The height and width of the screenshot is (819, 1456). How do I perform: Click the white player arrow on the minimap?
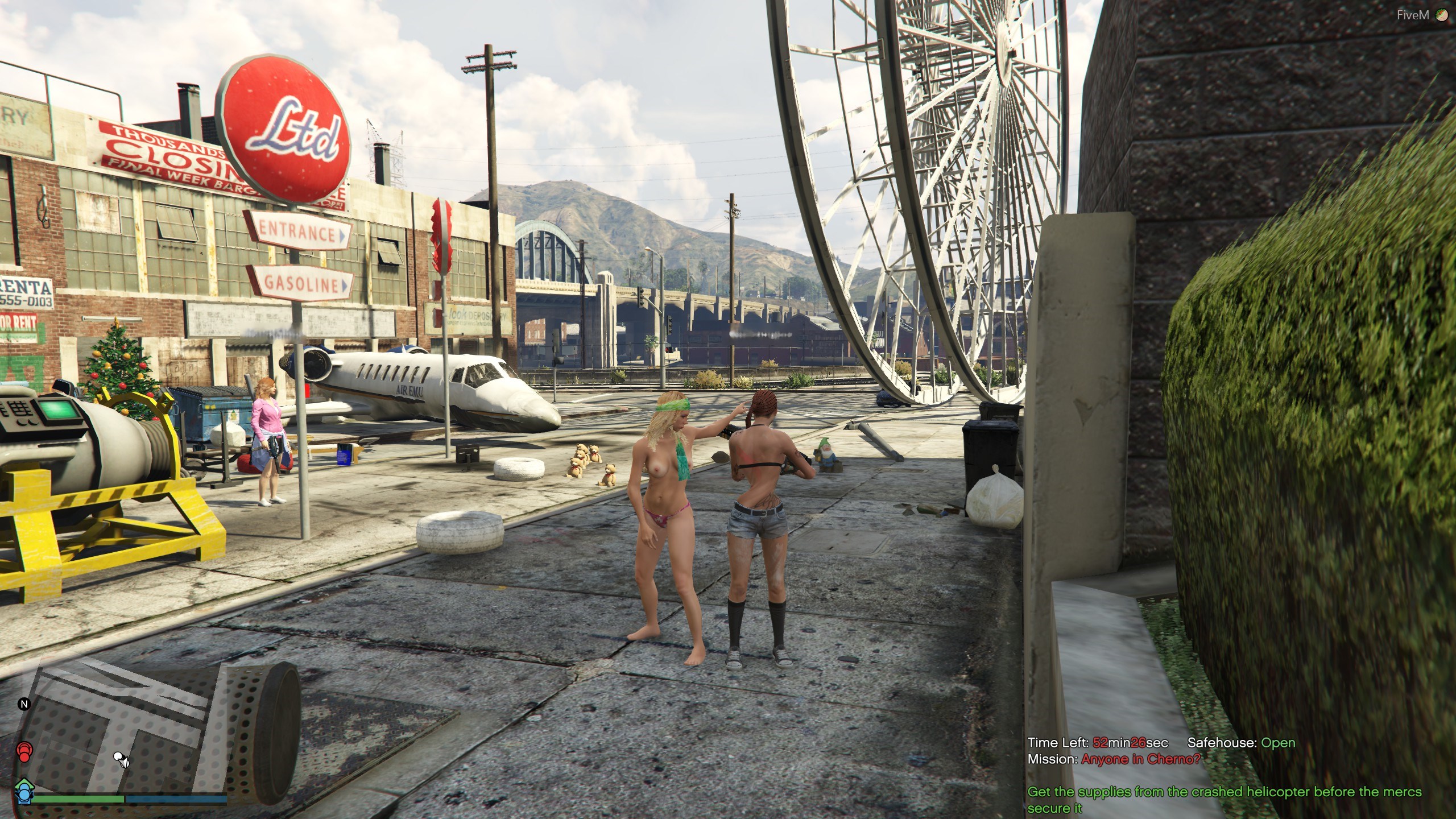tap(121, 758)
